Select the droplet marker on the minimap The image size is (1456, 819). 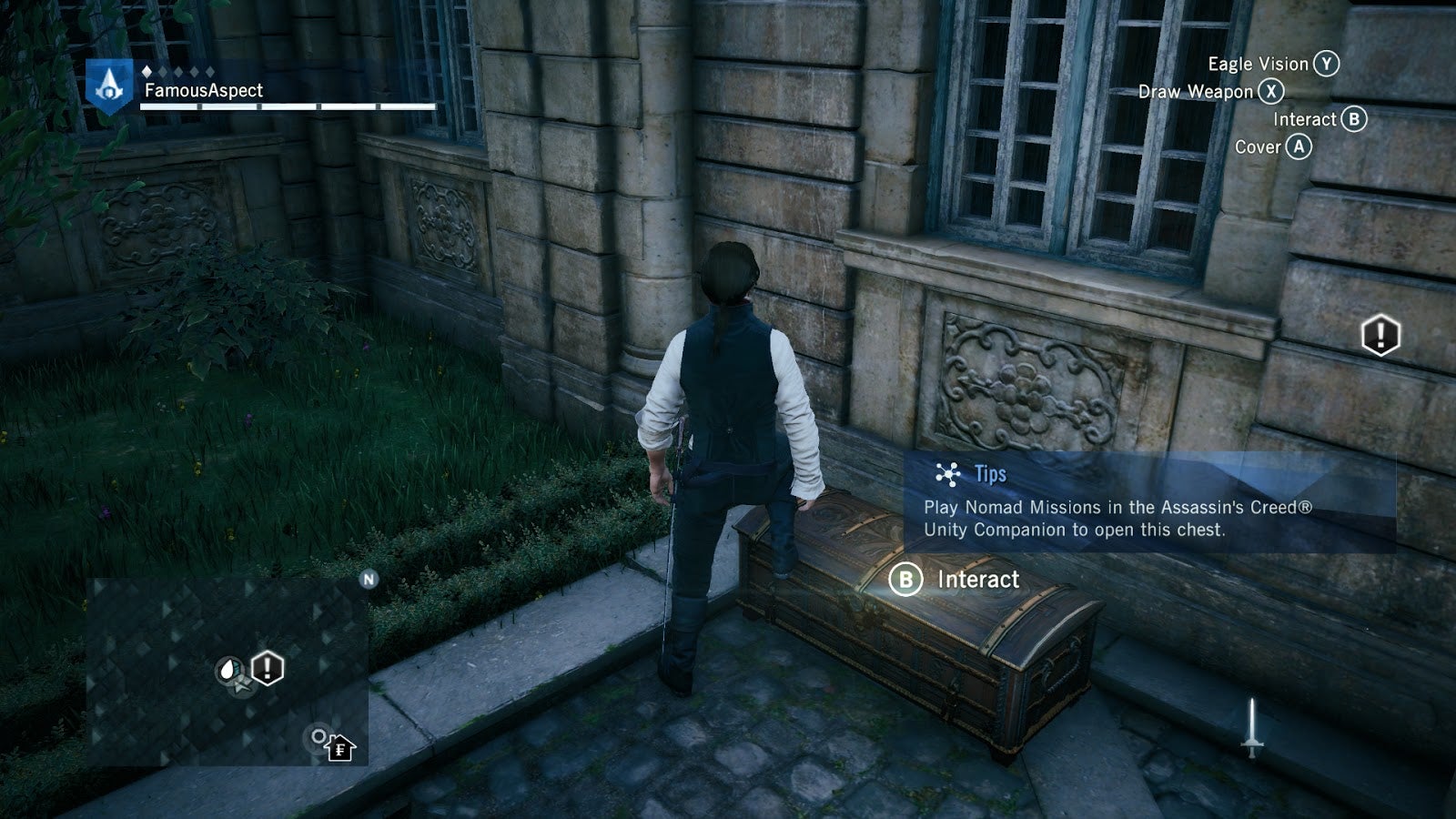point(228,671)
